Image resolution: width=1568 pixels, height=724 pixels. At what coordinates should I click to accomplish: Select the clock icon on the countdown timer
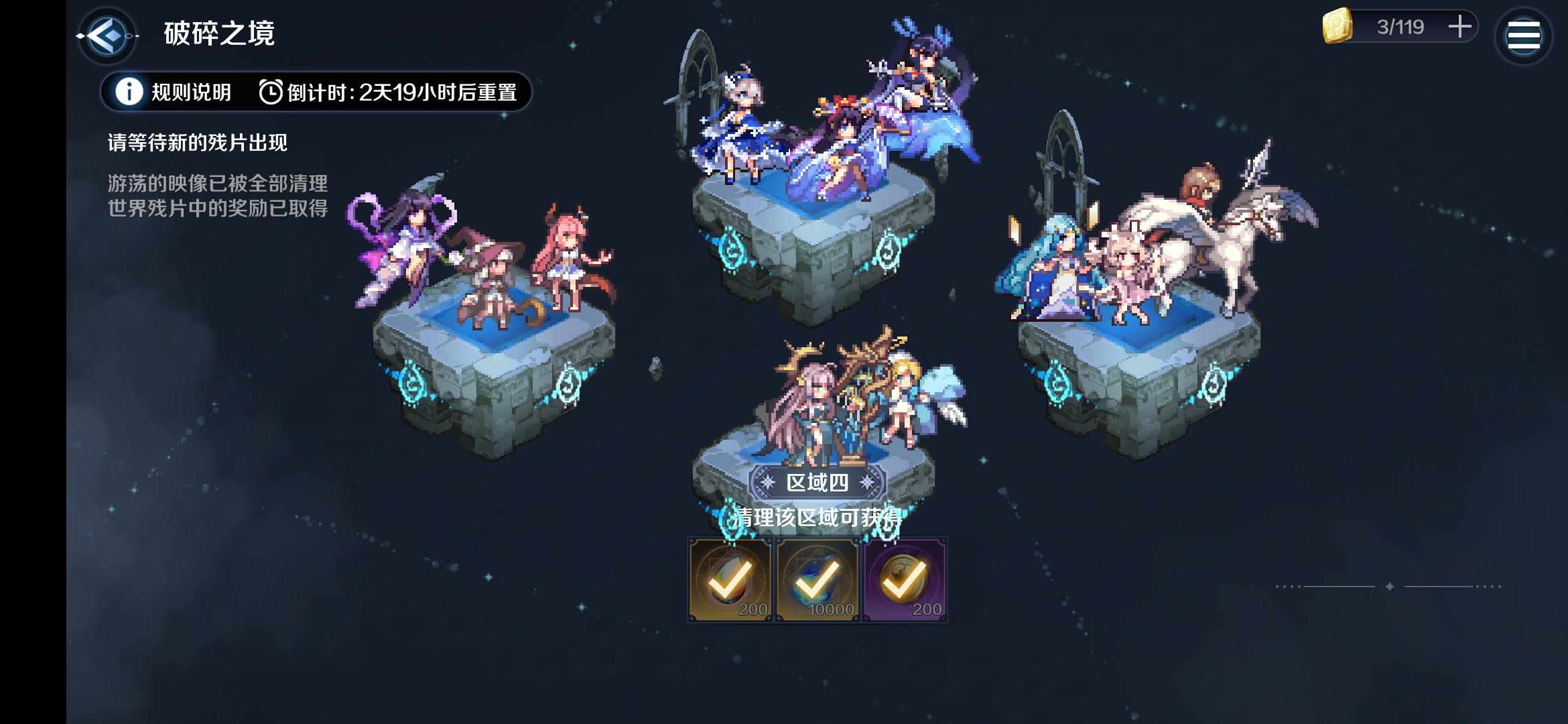[x=271, y=93]
